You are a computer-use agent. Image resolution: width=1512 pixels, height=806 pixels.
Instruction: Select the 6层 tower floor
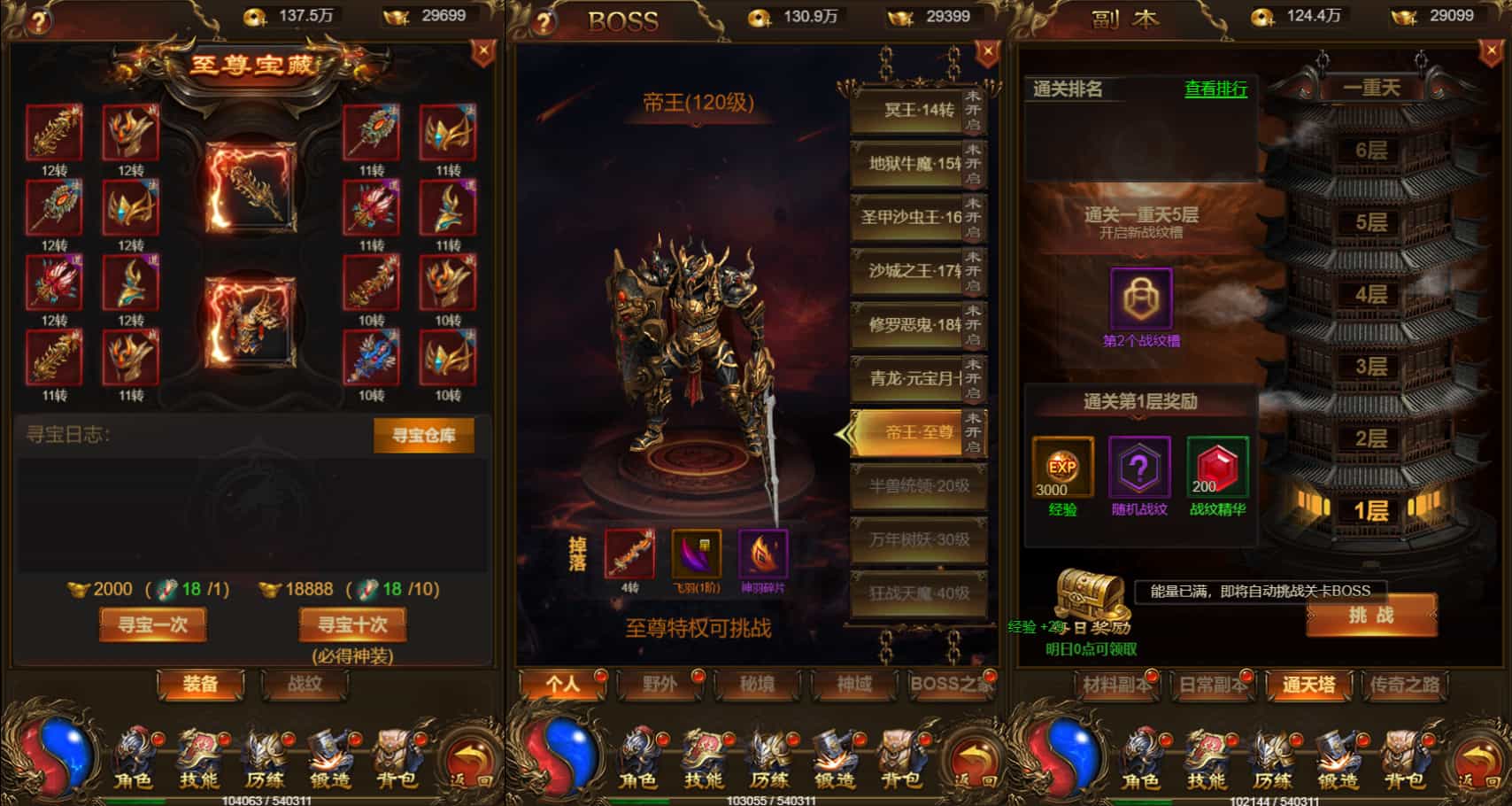(1370, 151)
